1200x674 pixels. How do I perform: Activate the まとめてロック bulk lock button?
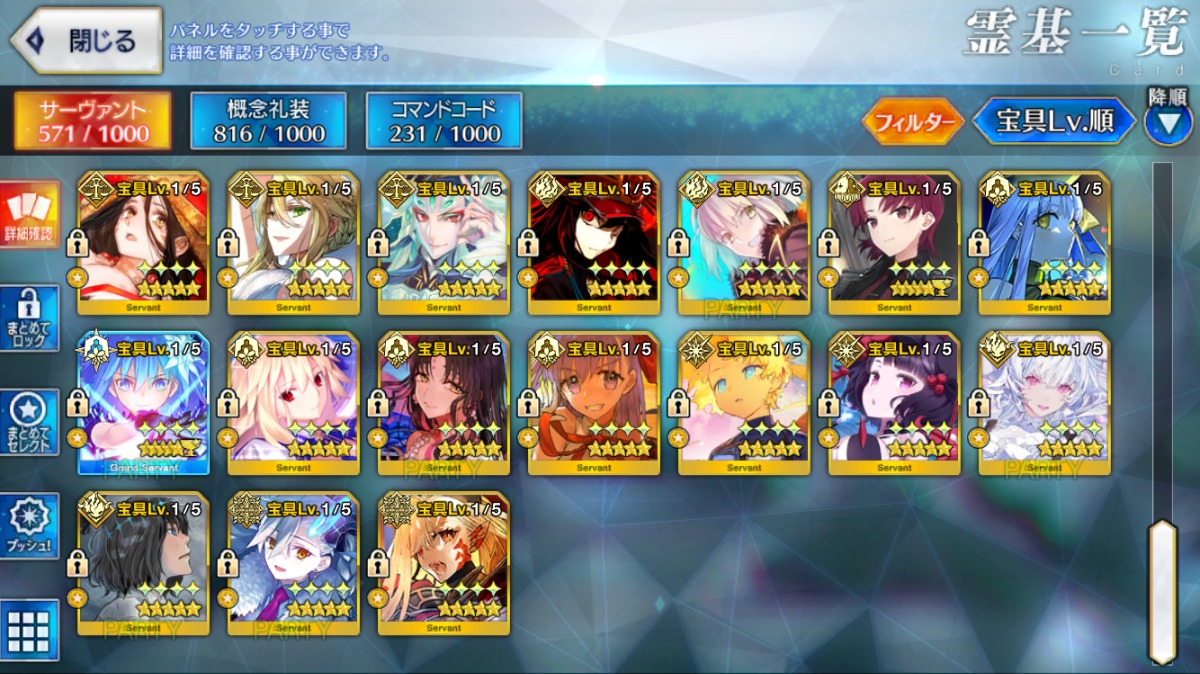click(x=29, y=317)
